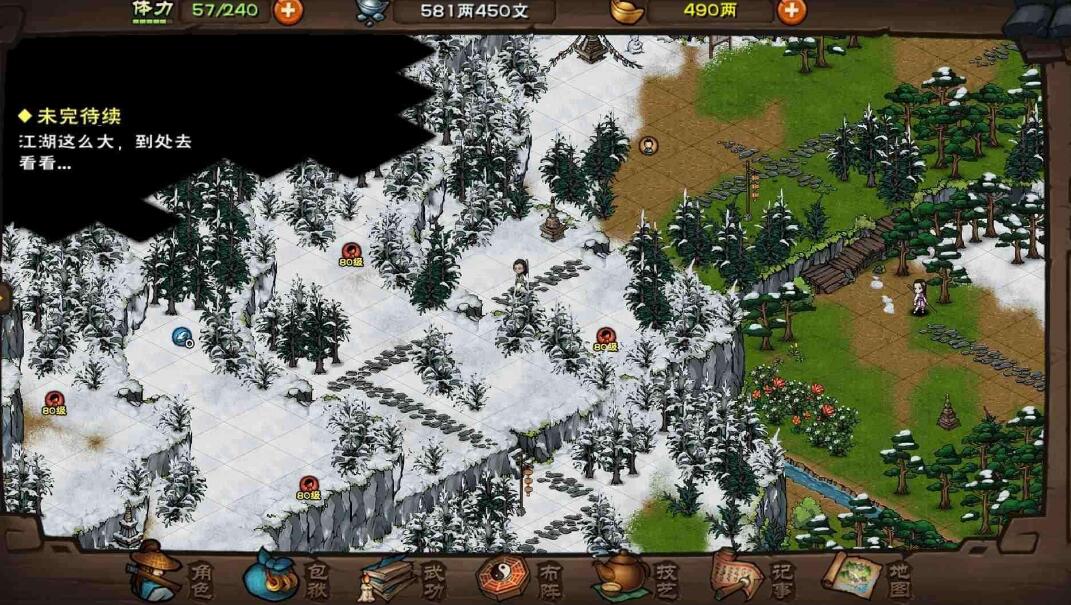Tap the plus button beside 体力 stamina
This screenshot has width=1071, height=605.
point(288,11)
